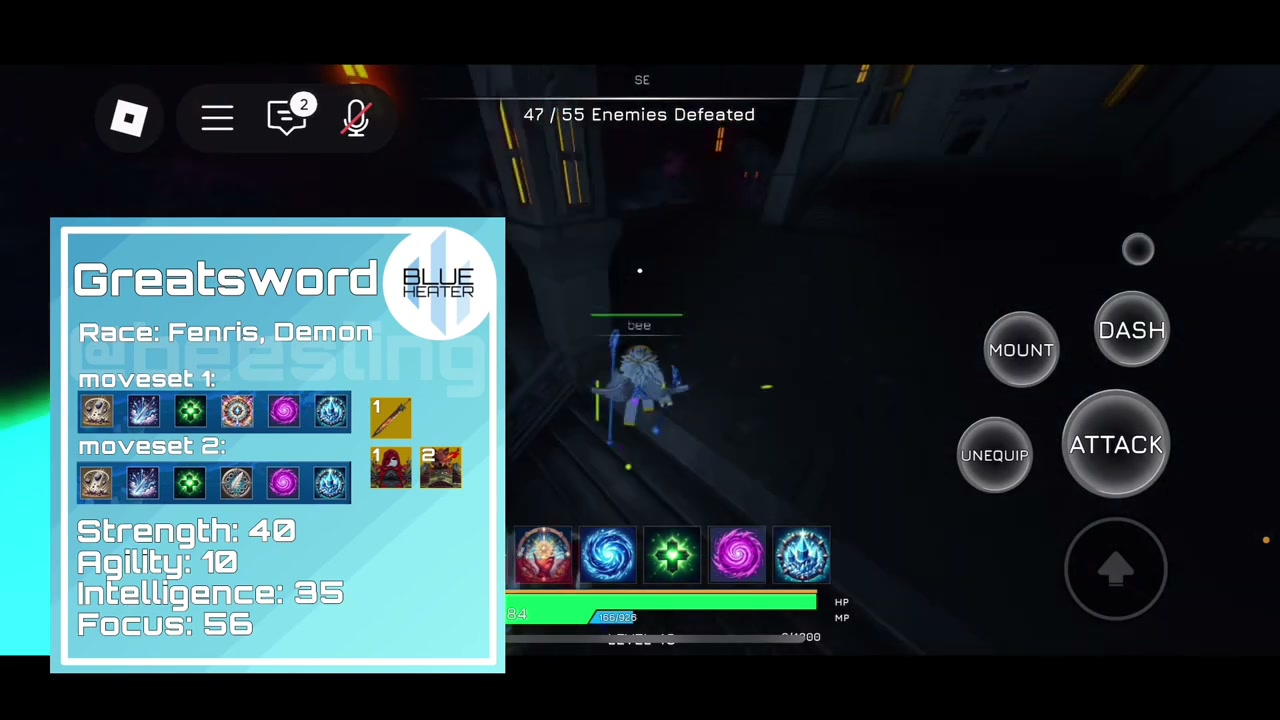Select the red hooded armor item labeled 1
The image size is (1280, 720).
pyautogui.click(x=390, y=468)
